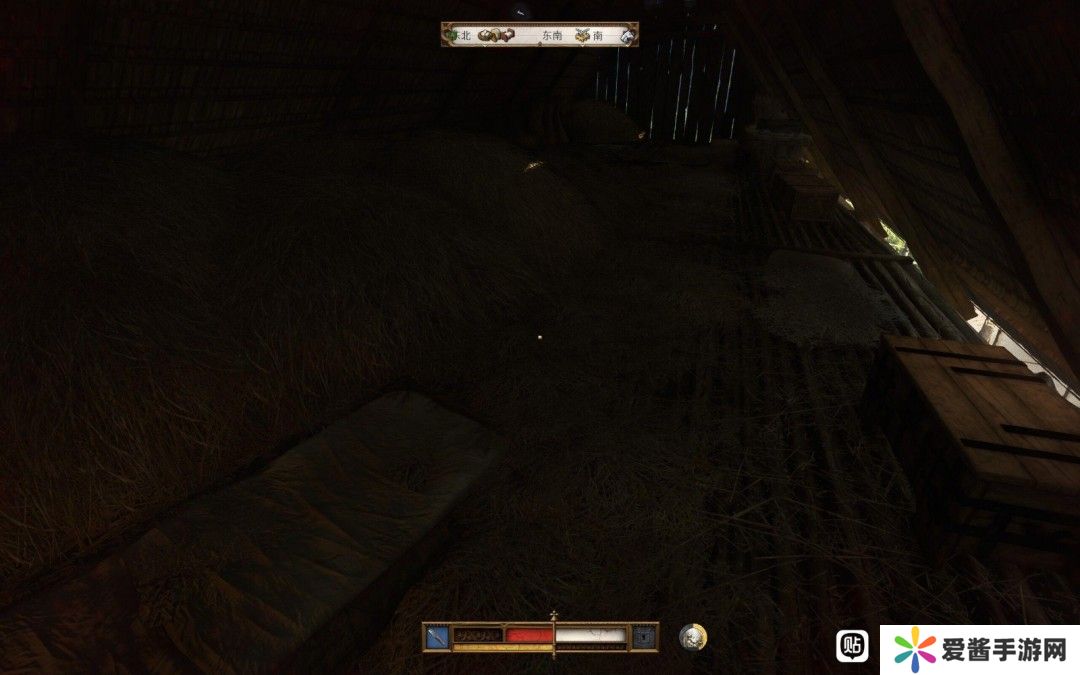This screenshot has height=675, width=1080.
Task: Select the golden crest marker on compass
Action: click(582, 35)
